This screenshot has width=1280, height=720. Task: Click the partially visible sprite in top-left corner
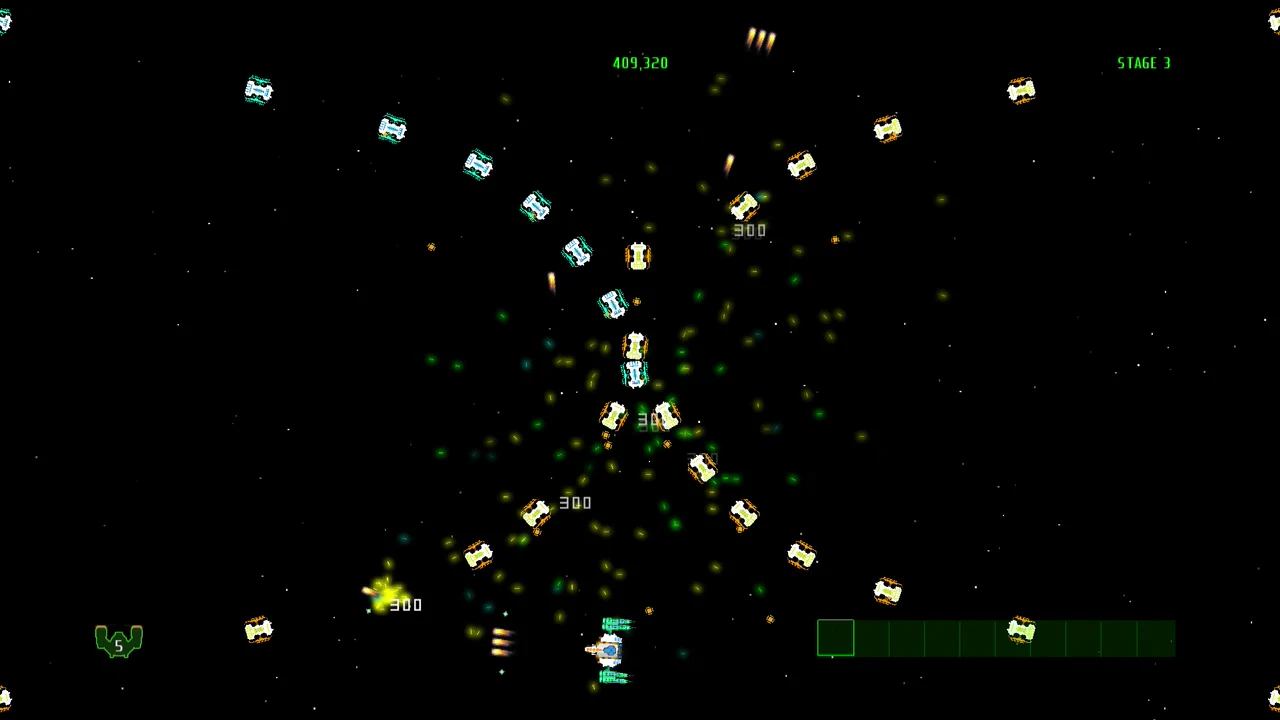[6, 20]
